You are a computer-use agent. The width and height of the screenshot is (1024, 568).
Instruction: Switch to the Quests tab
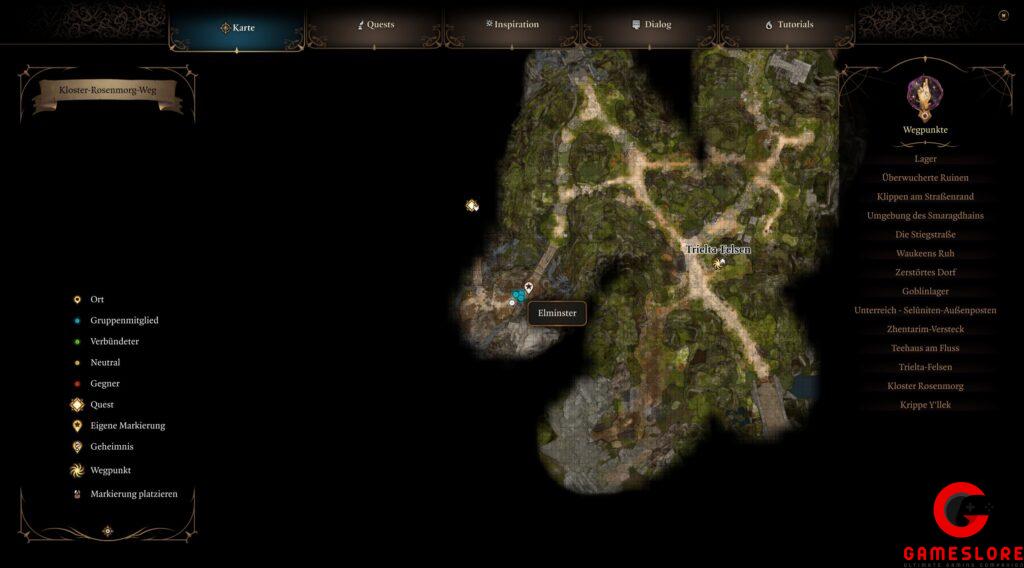point(376,25)
